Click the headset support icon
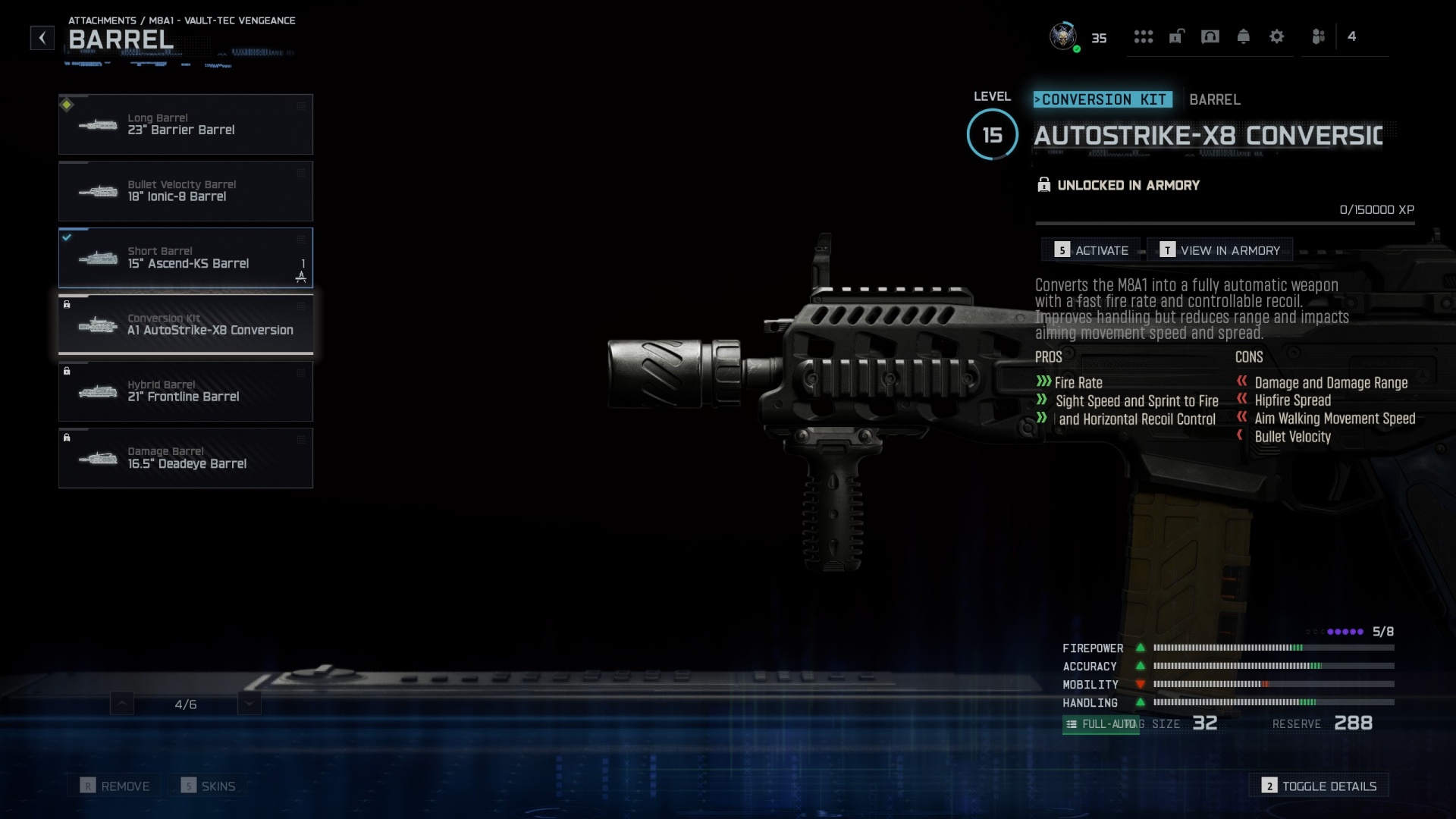This screenshot has width=1456, height=819. (x=1210, y=36)
